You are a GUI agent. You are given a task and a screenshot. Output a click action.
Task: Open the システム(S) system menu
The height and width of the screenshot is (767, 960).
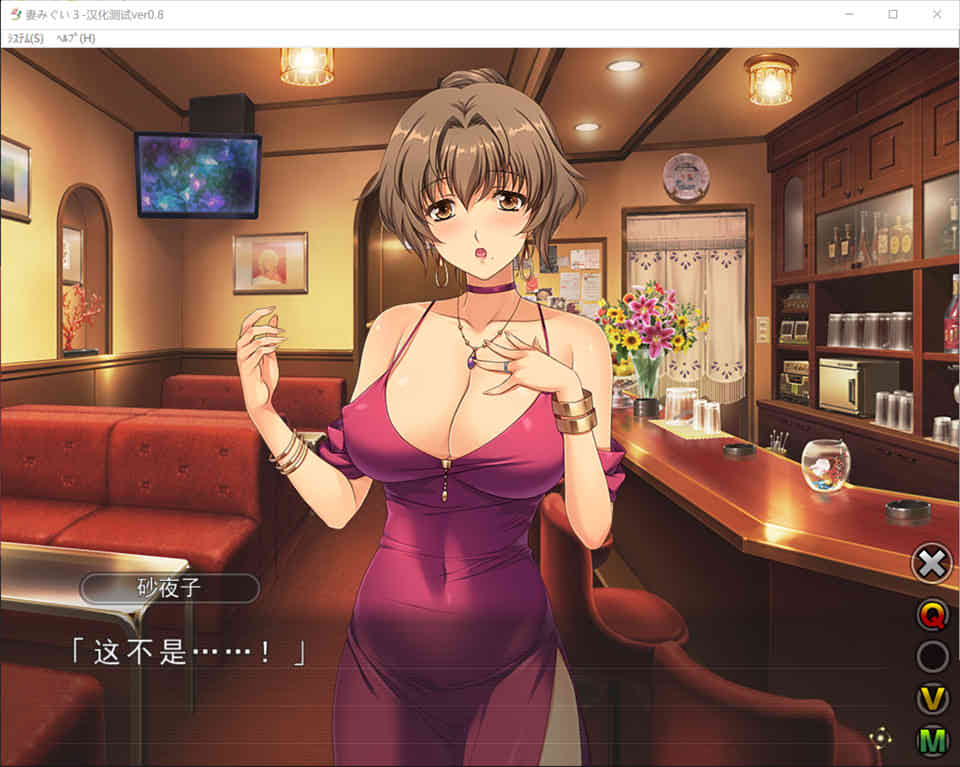tap(25, 38)
